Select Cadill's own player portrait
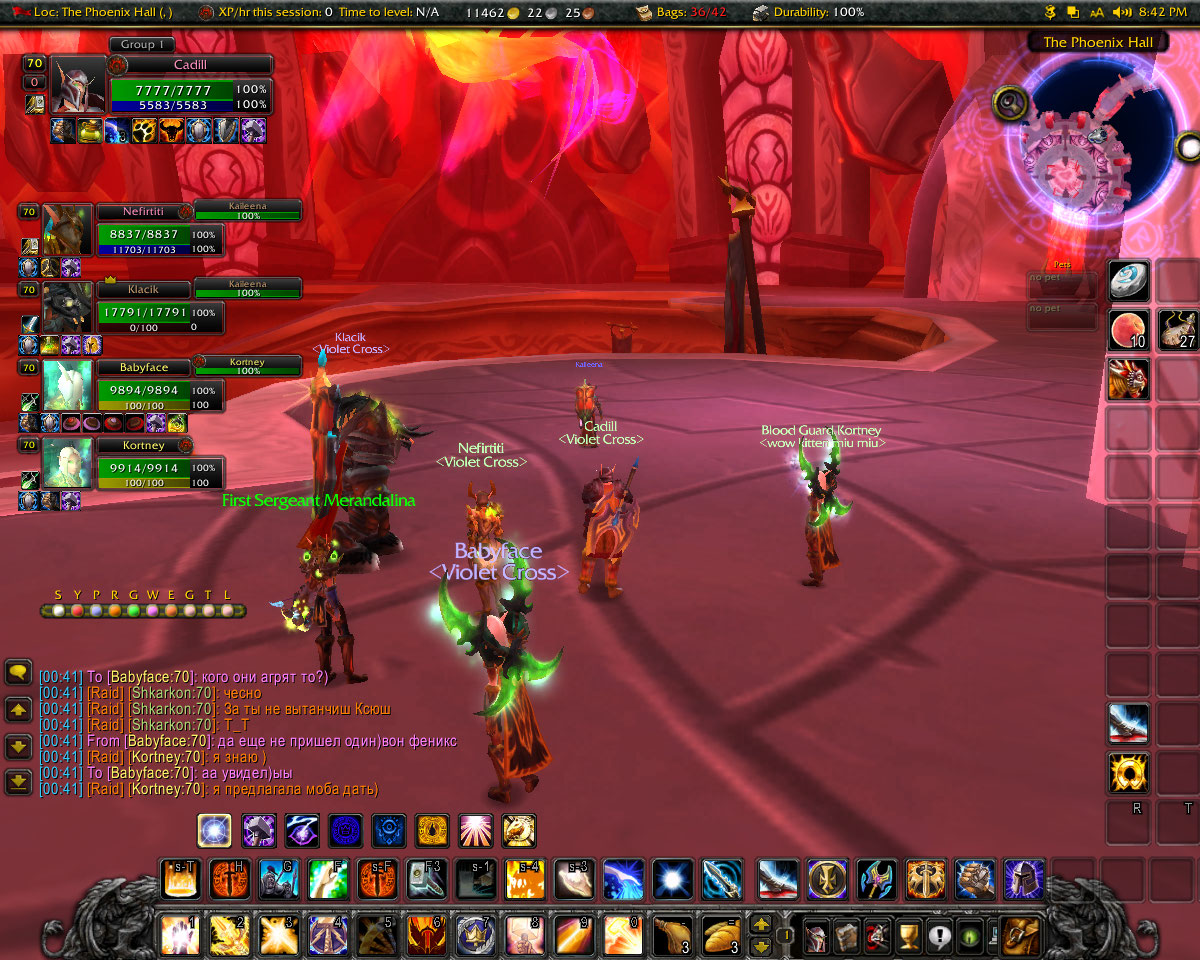1200x960 pixels. [79, 86]
